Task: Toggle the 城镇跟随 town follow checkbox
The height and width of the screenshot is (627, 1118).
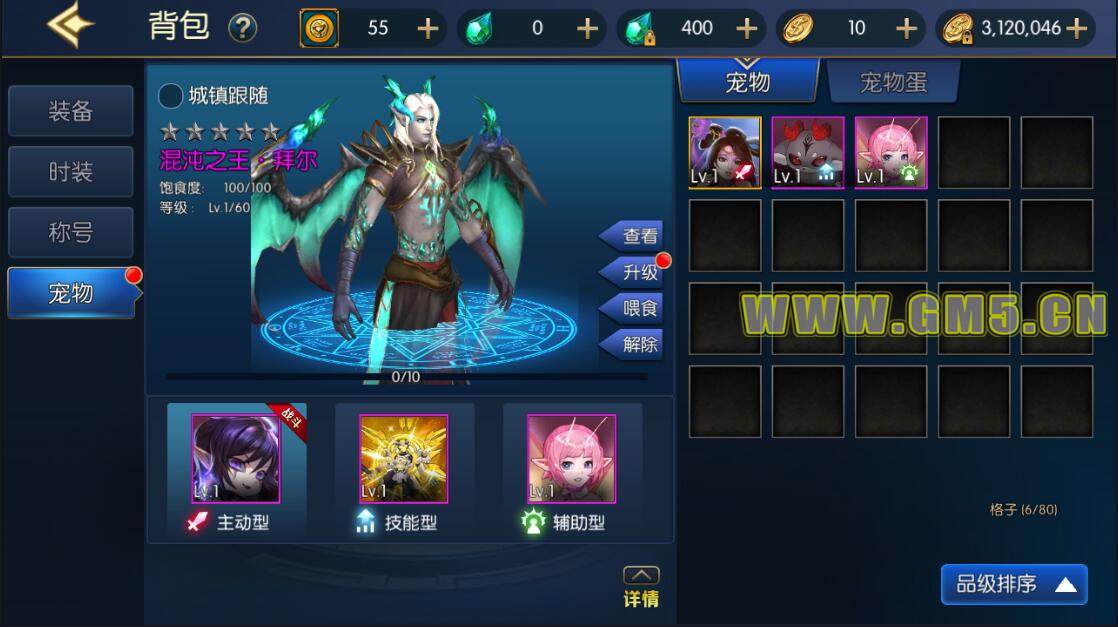Action: point(171,96)
